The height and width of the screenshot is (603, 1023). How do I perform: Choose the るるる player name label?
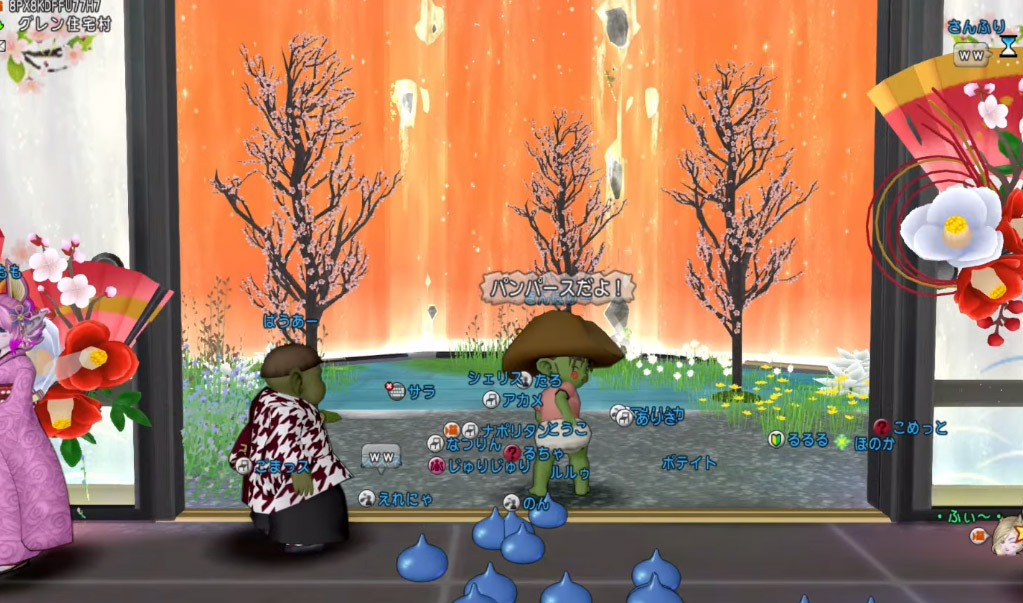click(807, 439)
